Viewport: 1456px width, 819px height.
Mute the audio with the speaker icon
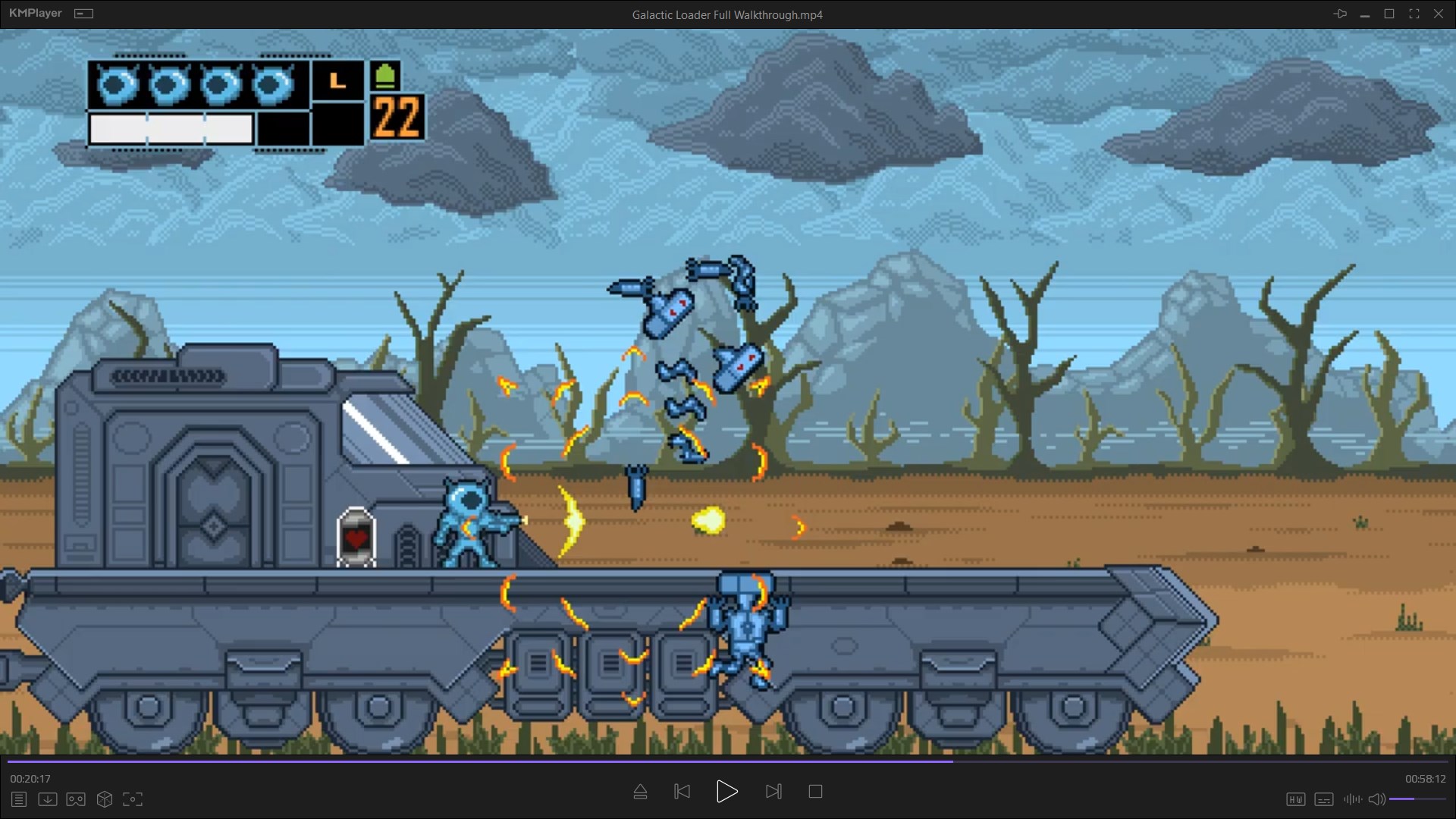(x=1376, y=799)
